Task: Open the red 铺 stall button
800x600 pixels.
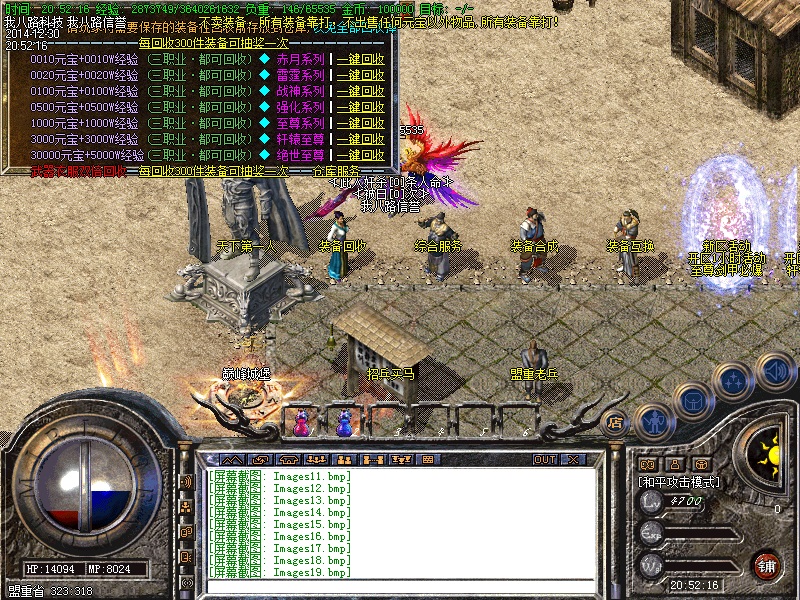Action: click(x=767, y=564)
